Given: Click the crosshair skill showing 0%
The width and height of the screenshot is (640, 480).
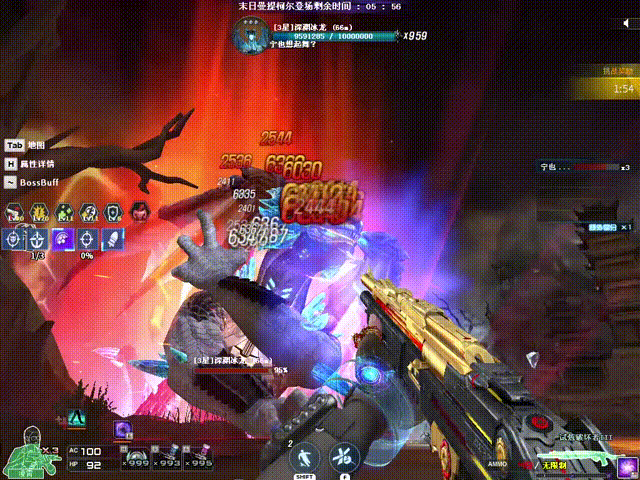Looking at the screenshot, I should coord(88,239).
